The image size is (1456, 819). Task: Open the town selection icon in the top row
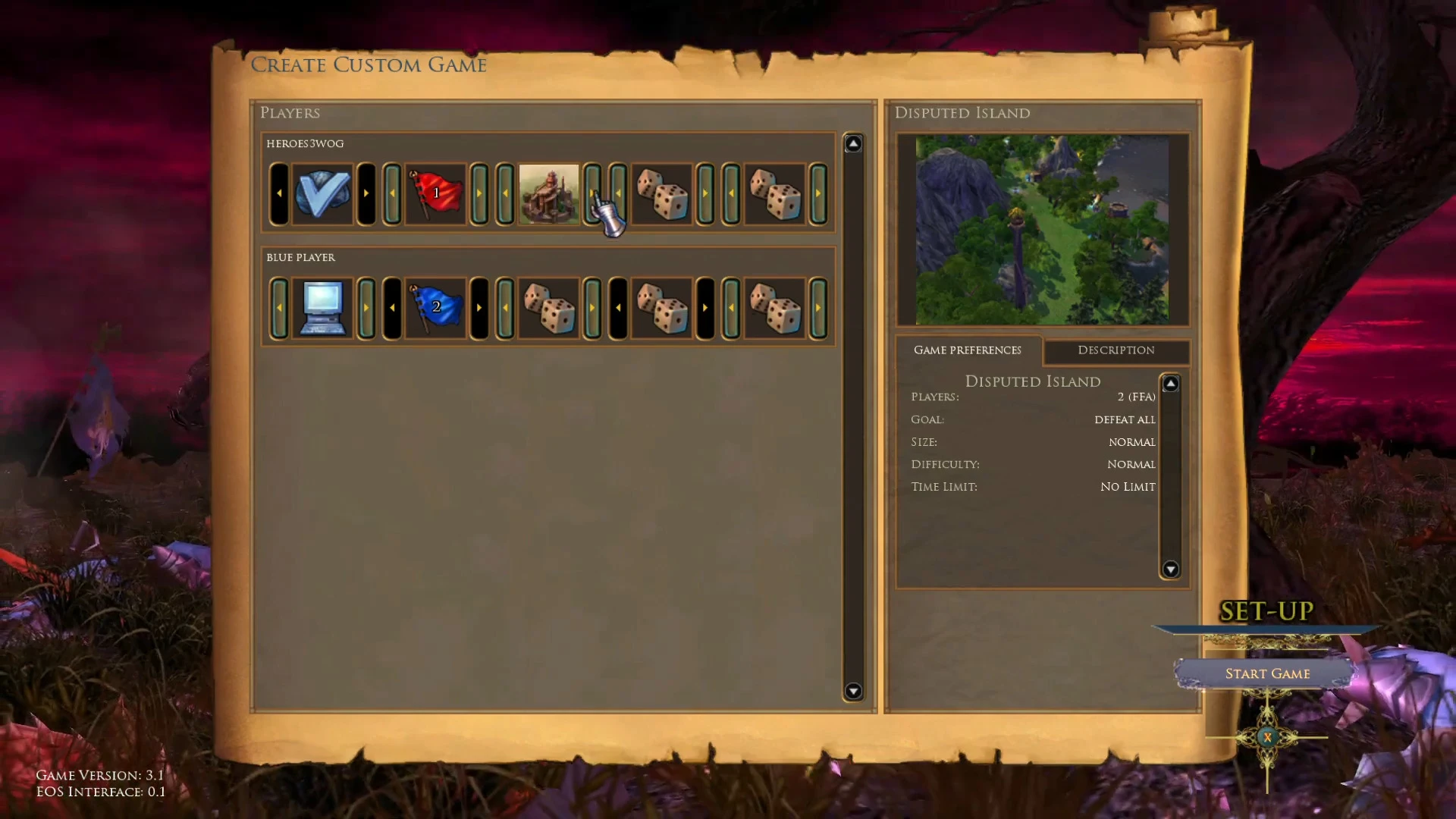click(549, 195)
